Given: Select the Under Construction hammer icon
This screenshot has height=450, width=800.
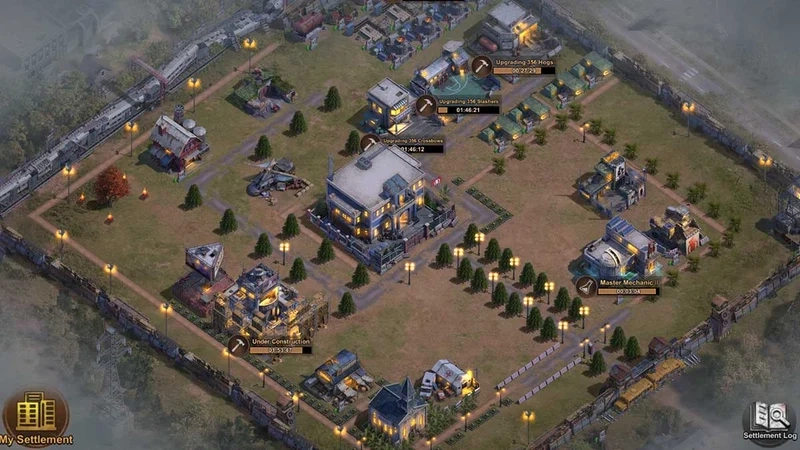Looking at the screenshot, I should tap(237, 345).
